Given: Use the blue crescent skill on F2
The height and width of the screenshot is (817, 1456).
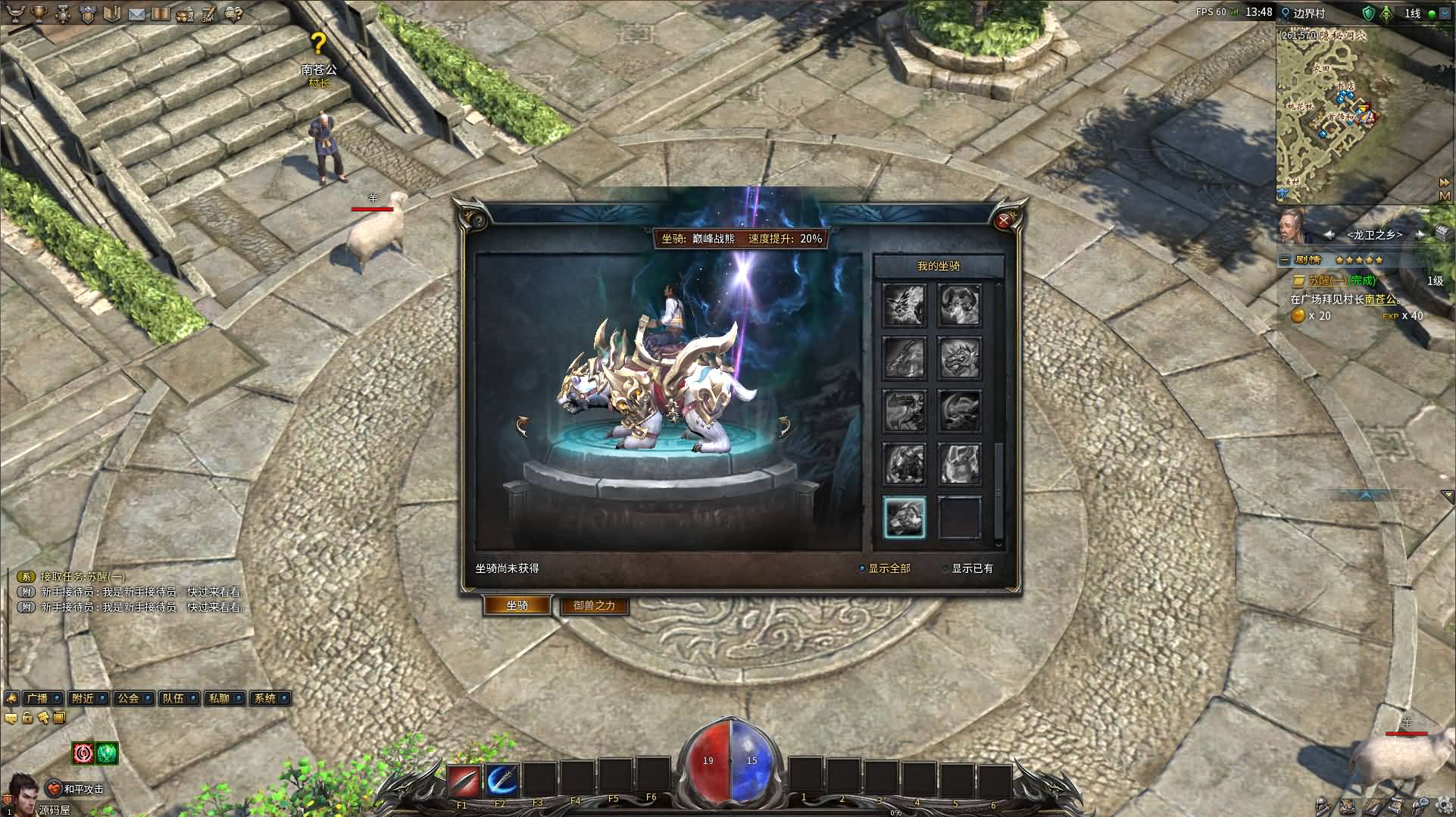Looking at the screenshot, I should tap(501, 779).
